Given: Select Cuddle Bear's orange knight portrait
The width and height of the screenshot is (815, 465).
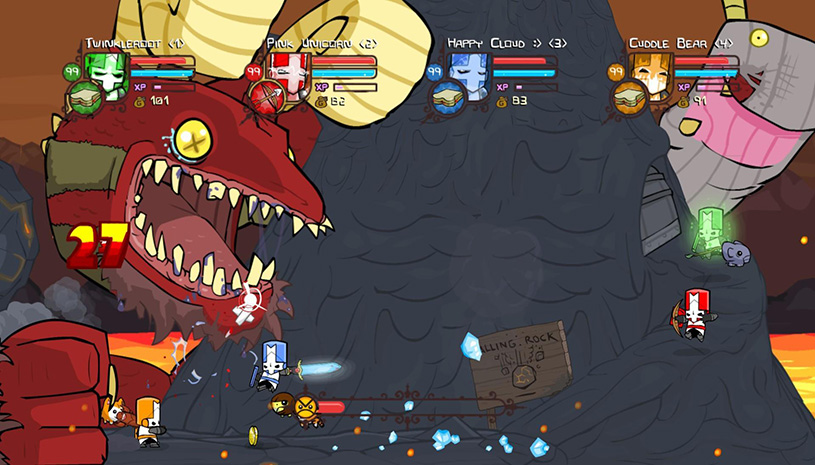Looking at the screenshot, I should 650,69.
